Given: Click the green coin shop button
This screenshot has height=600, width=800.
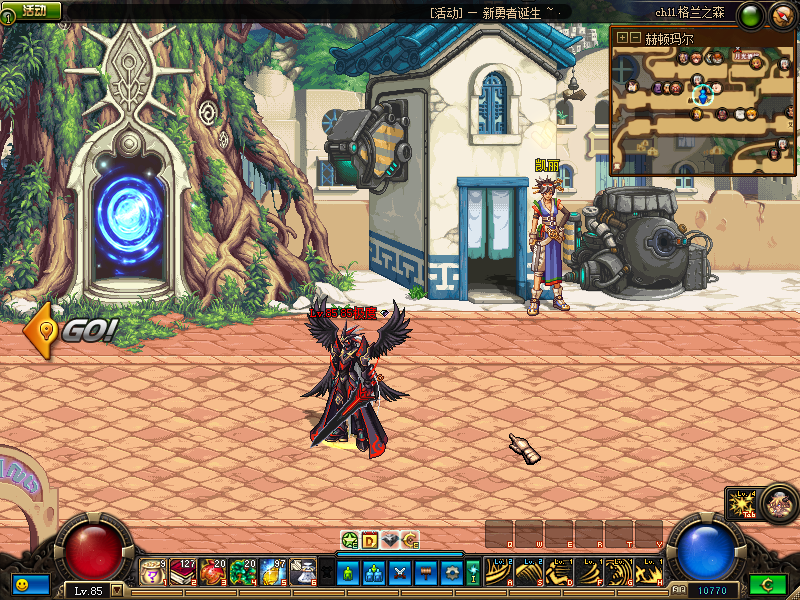Looking at the screenshot, I should pos(766,583).
